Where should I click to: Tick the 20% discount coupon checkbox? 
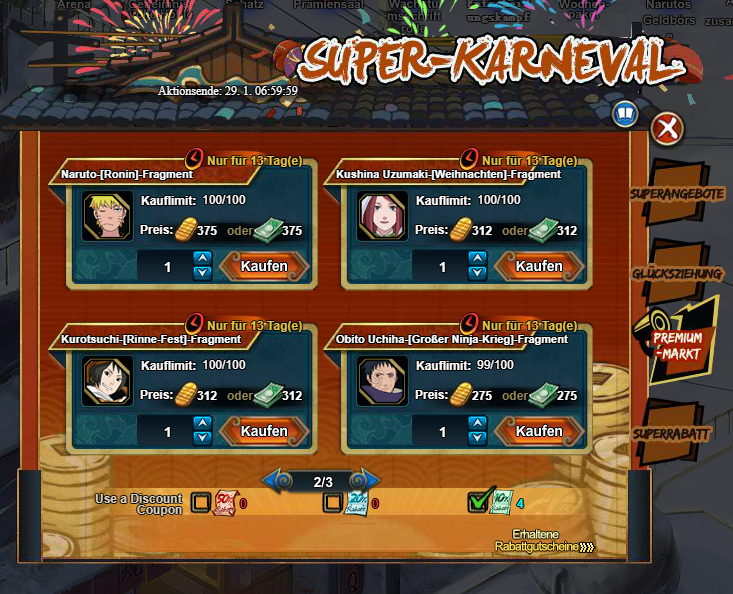pyautogui.click(x=333, y=502)
